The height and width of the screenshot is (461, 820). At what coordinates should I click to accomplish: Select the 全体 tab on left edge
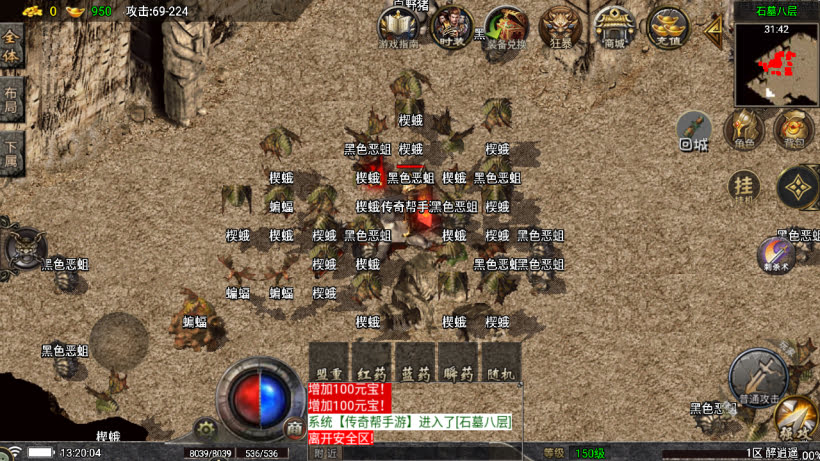[x=12, y=49]
